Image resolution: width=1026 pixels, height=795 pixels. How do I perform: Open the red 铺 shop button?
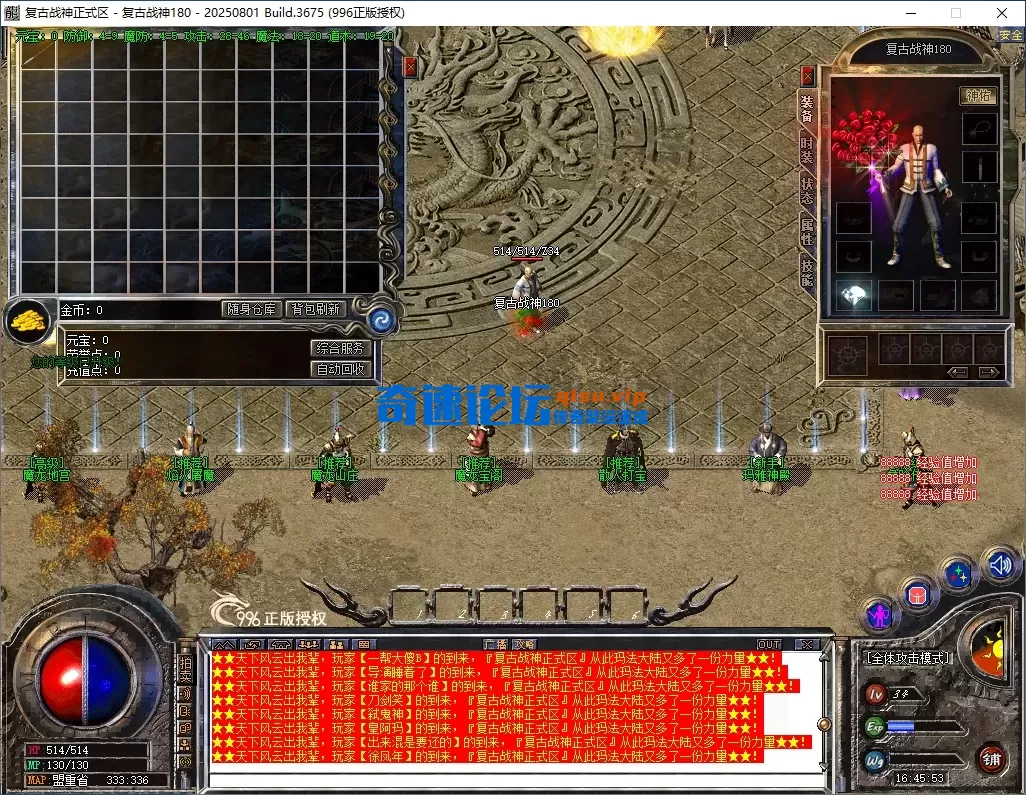(992, 758)
